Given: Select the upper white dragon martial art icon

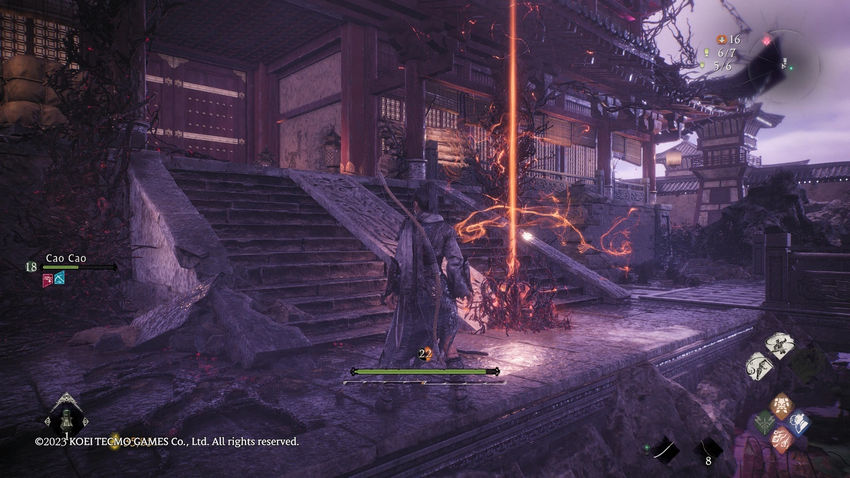Looking at the screenshot, I should click(779, 346).
